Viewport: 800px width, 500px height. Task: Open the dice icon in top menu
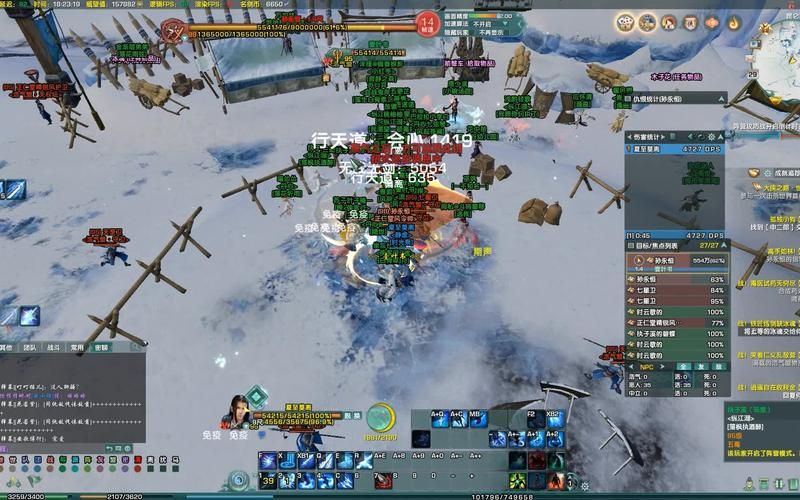tap(625, 21)
